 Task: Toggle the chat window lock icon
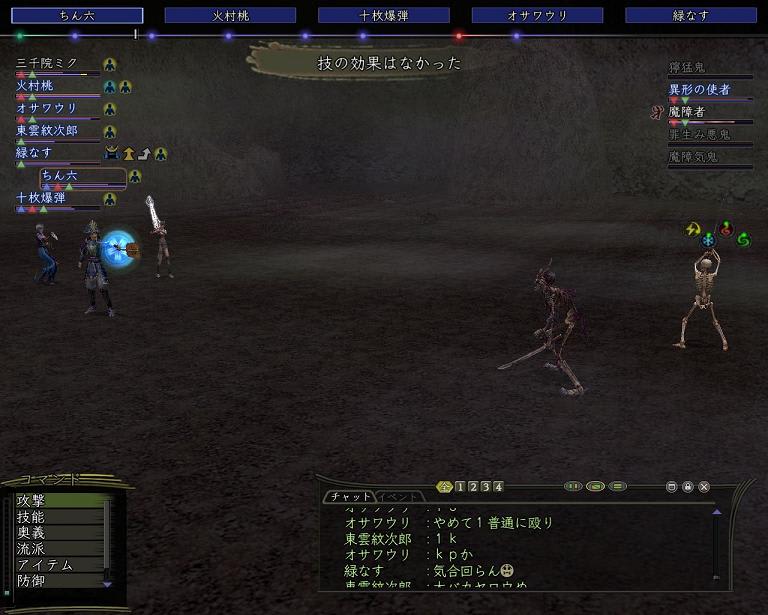click(688, 487)
